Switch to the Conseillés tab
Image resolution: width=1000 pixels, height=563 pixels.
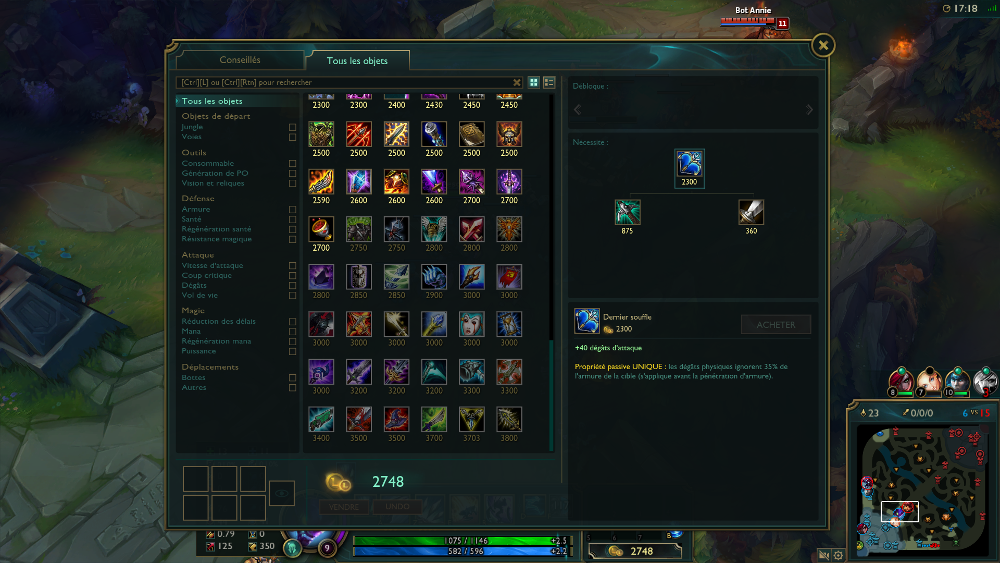[x=240, y=60]
